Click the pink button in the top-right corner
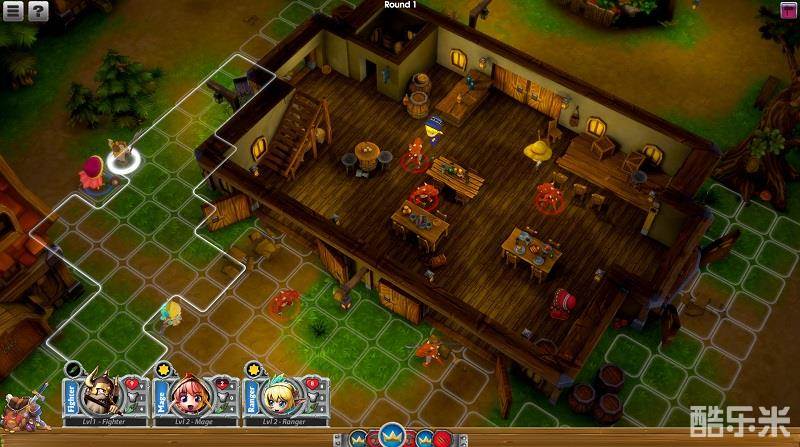Screen dimensions: 800x447 789,11
